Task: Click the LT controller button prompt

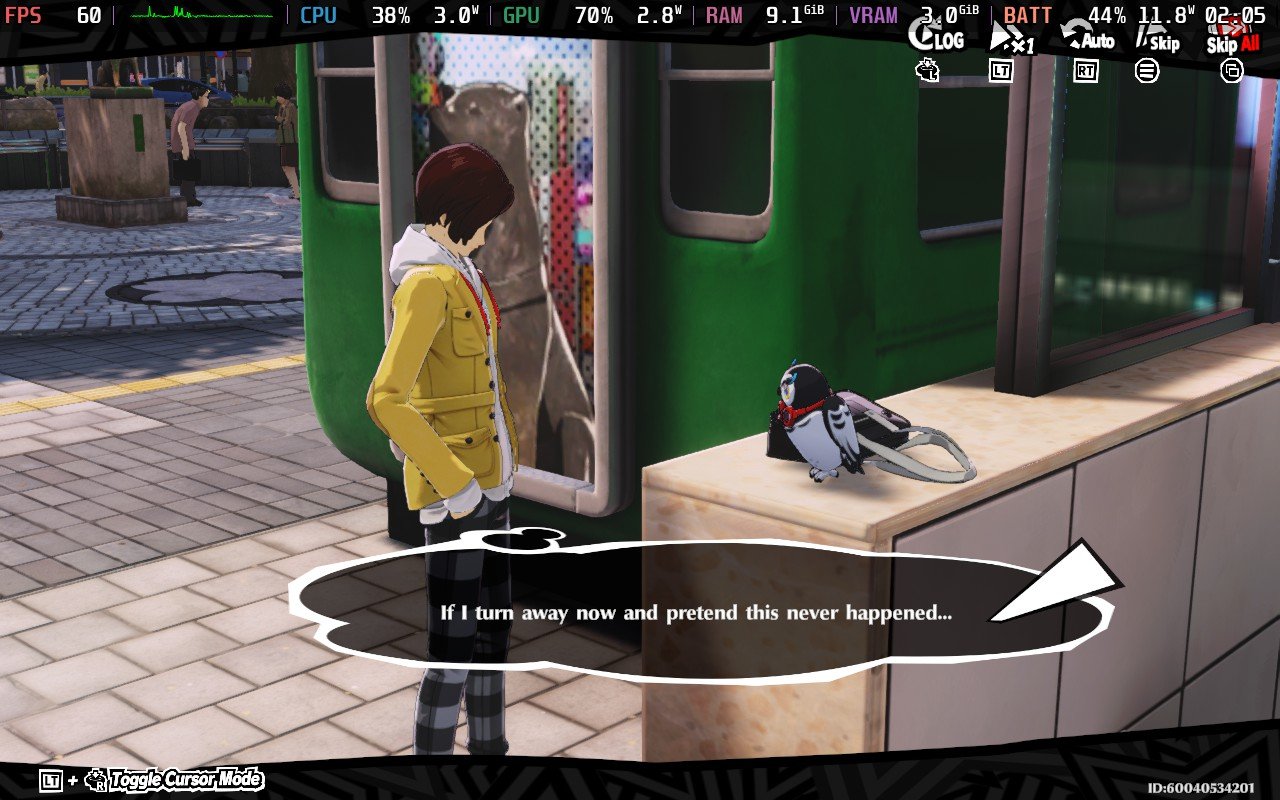Action: 1000,70
